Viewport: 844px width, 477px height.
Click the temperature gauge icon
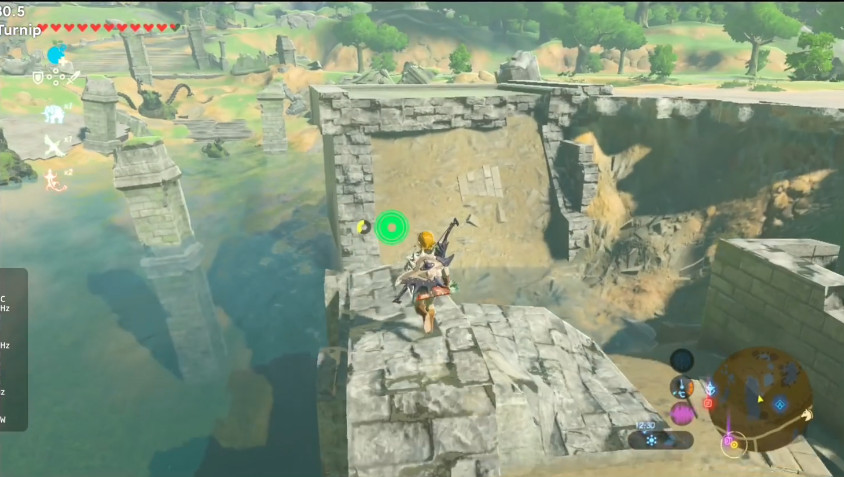coord(682,388)
